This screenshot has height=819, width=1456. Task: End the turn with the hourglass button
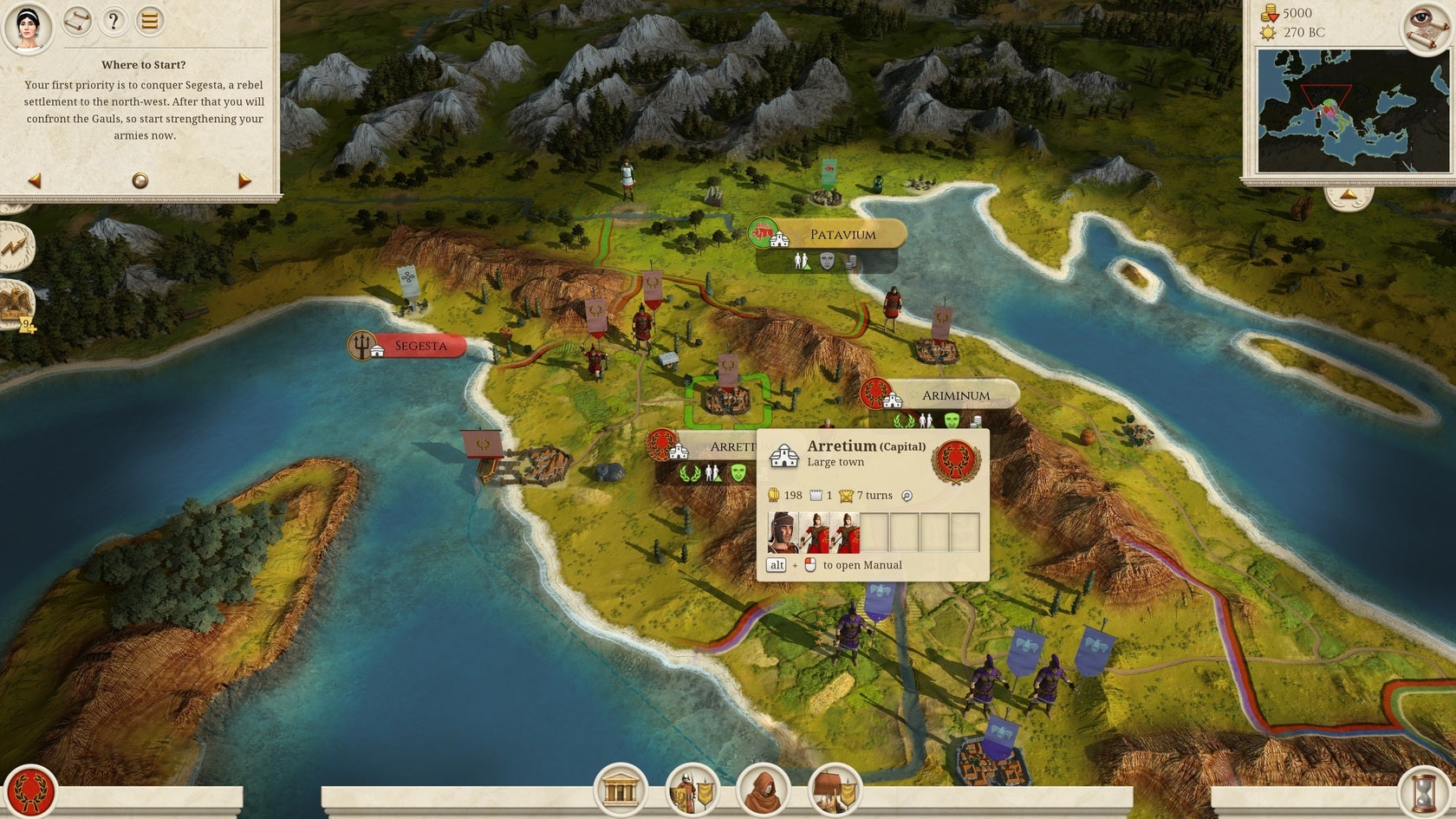click(x=1423, y=792)
